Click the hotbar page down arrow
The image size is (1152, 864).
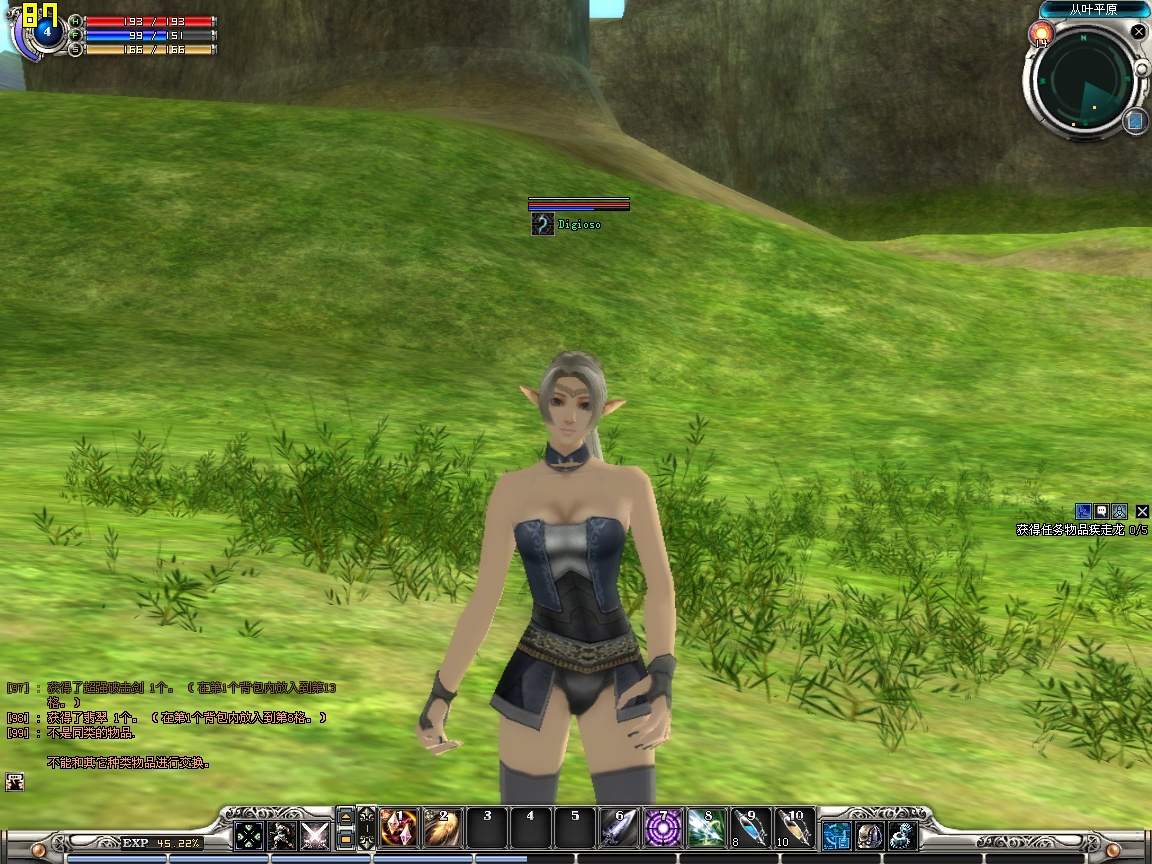346,839
